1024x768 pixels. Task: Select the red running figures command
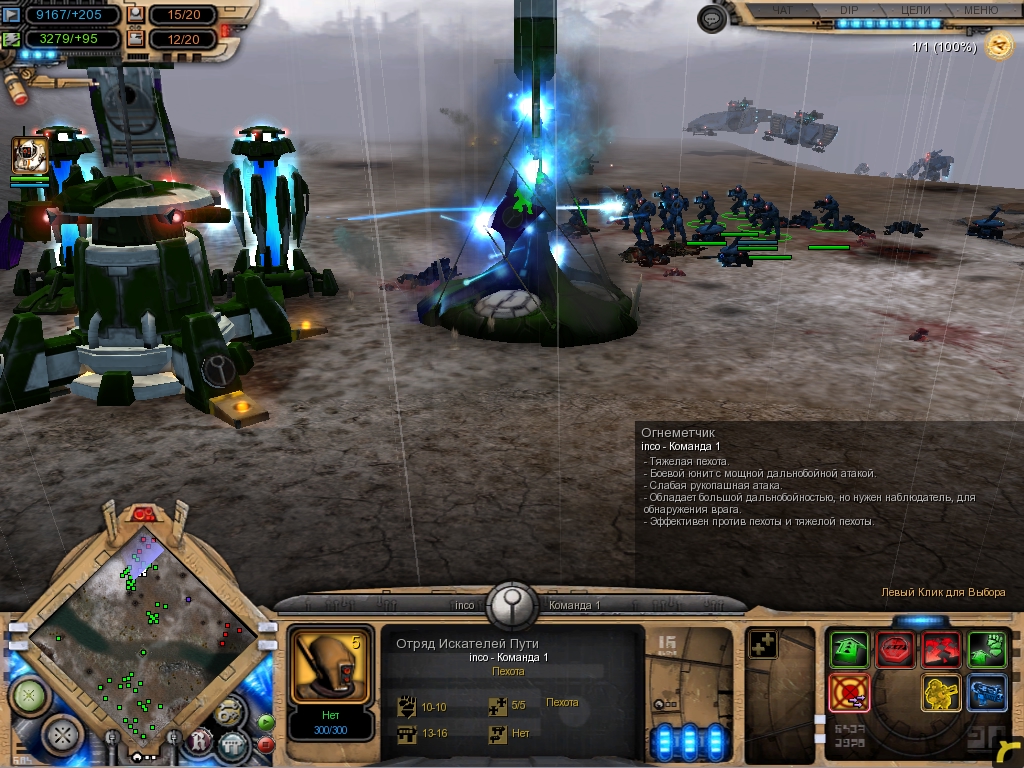tap(941, 650)
